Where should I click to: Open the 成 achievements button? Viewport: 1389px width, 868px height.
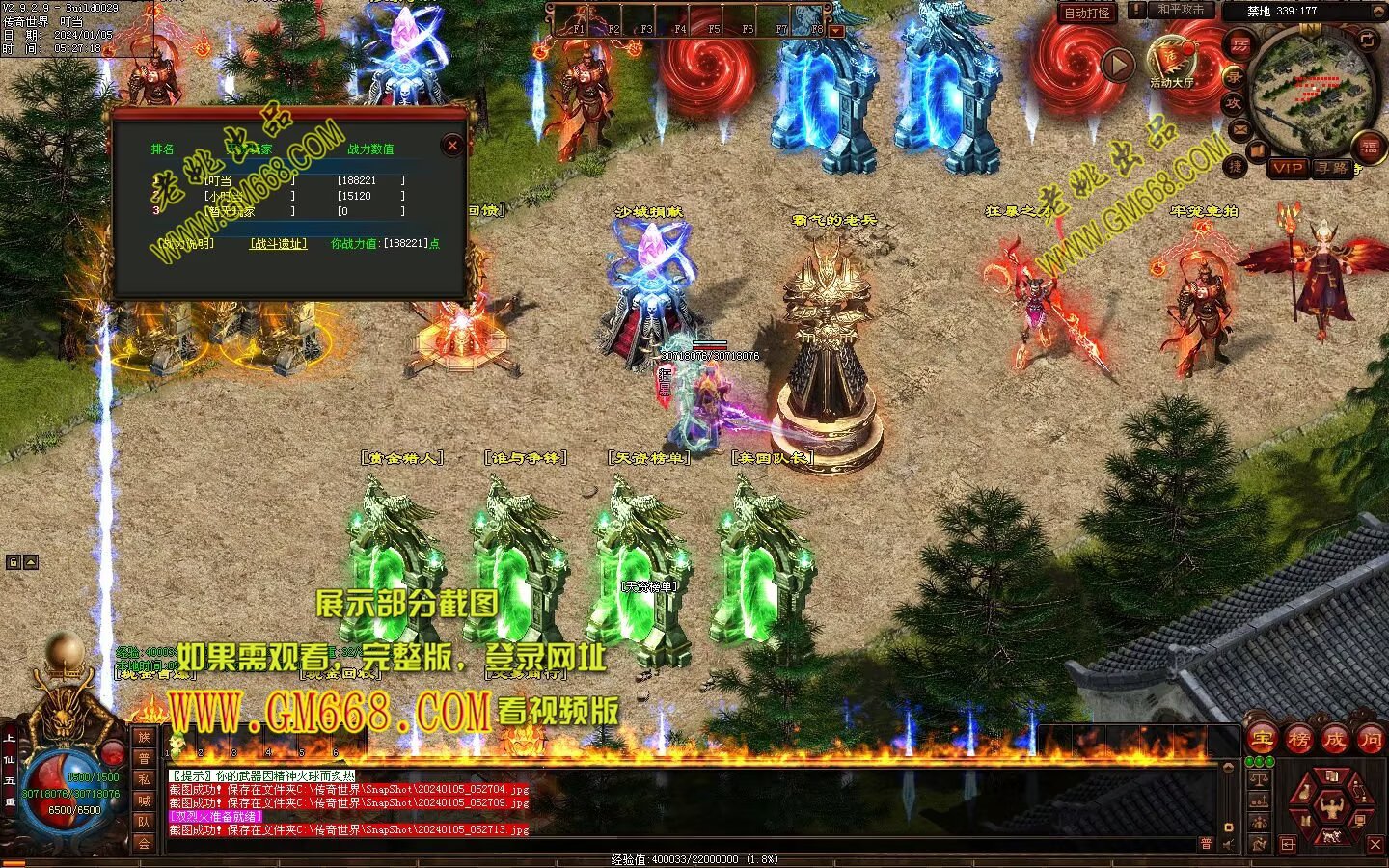pos(1334,740)
